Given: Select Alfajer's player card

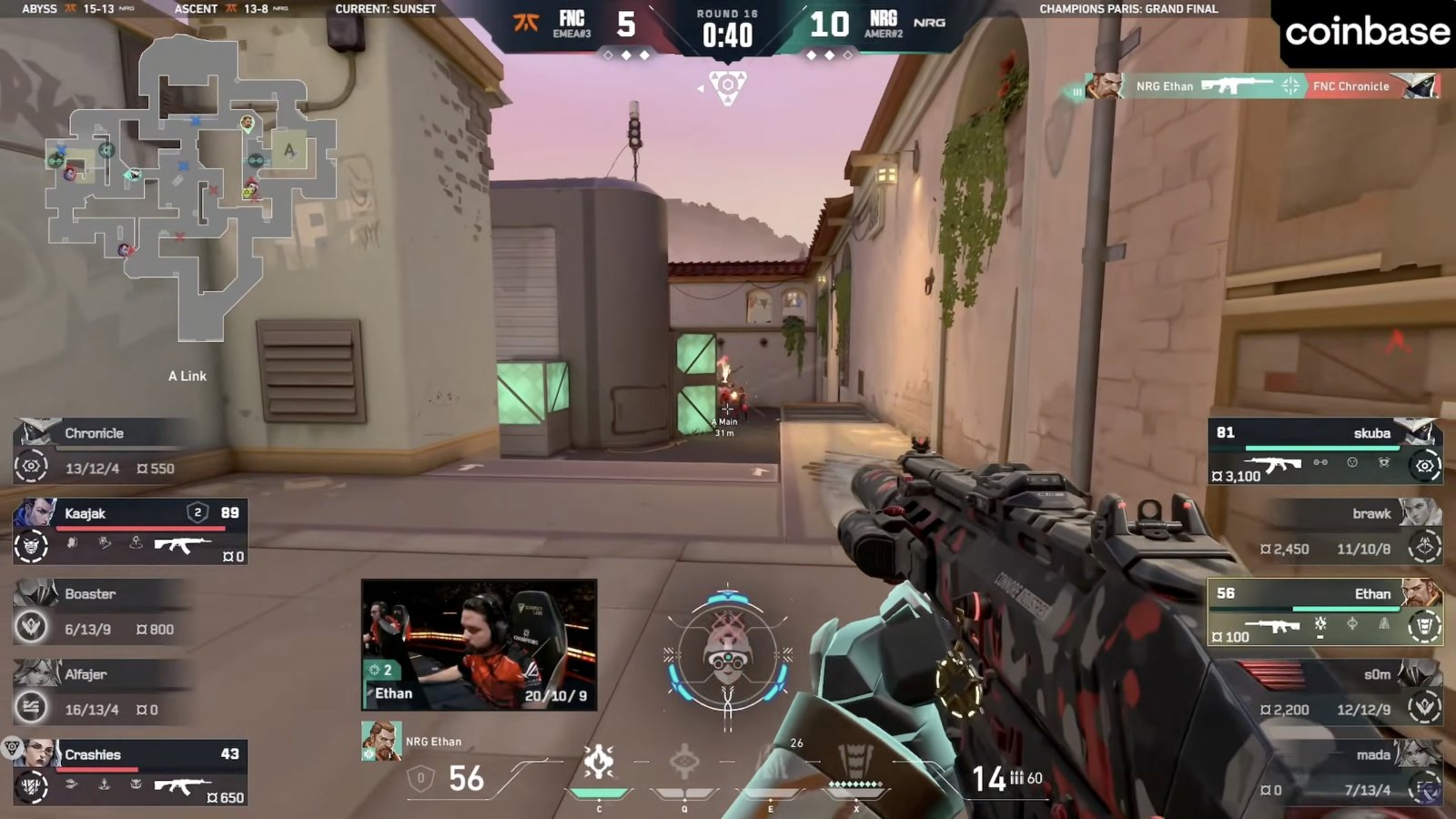Looking at the screenshot, I should click(105, 692).
